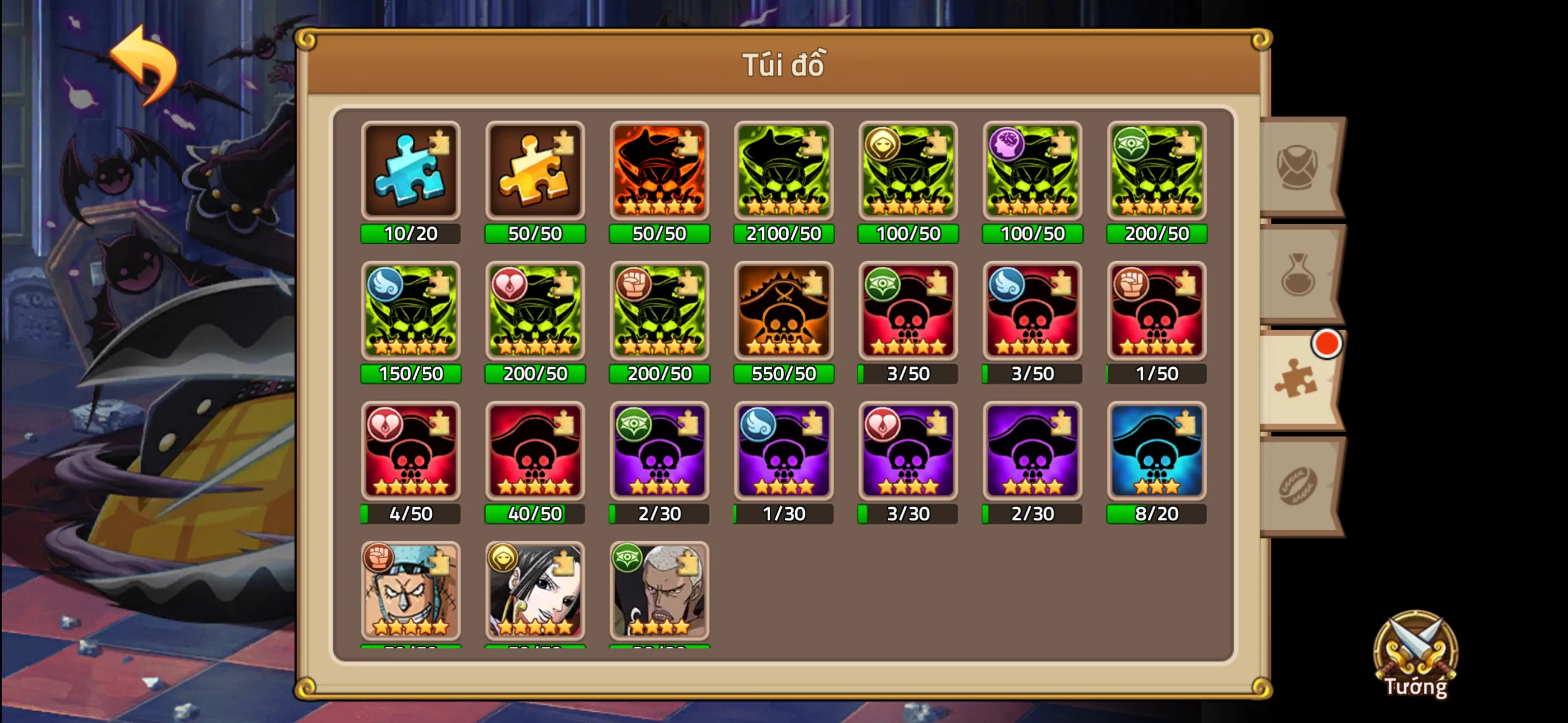Select the red skull shard showing 40/50

point(535,452)
